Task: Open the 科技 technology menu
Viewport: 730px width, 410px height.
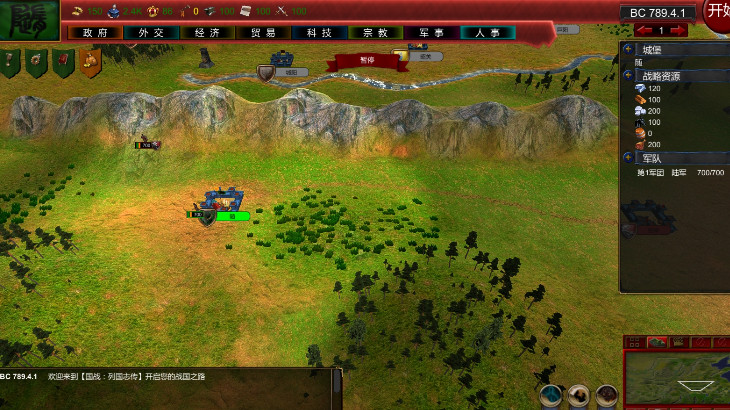Action: pyautogui.click(x=319, y=33)
